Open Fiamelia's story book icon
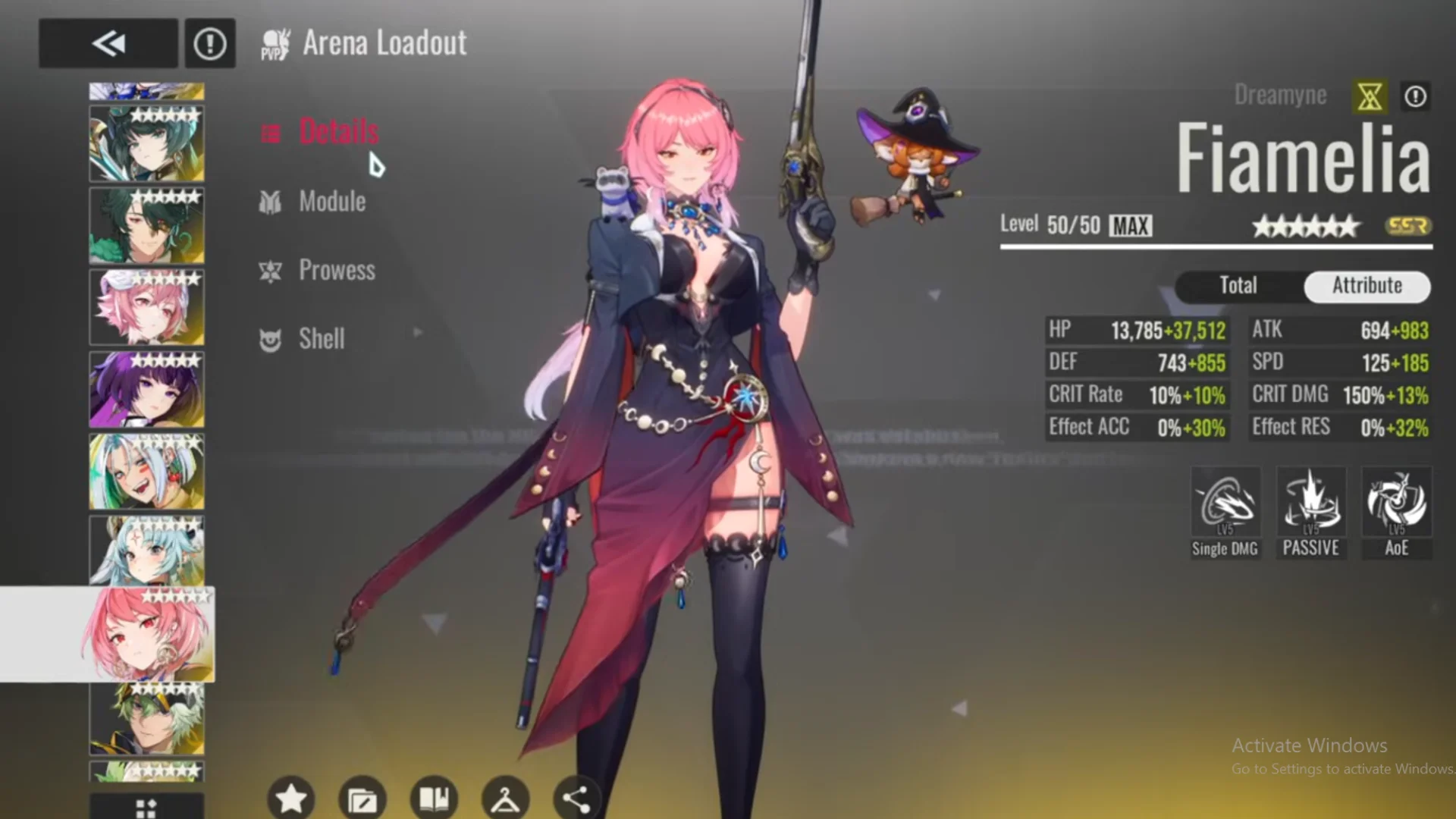Image resolution: width=1456 pixels, height=819 pixels. tap(433, 797)
